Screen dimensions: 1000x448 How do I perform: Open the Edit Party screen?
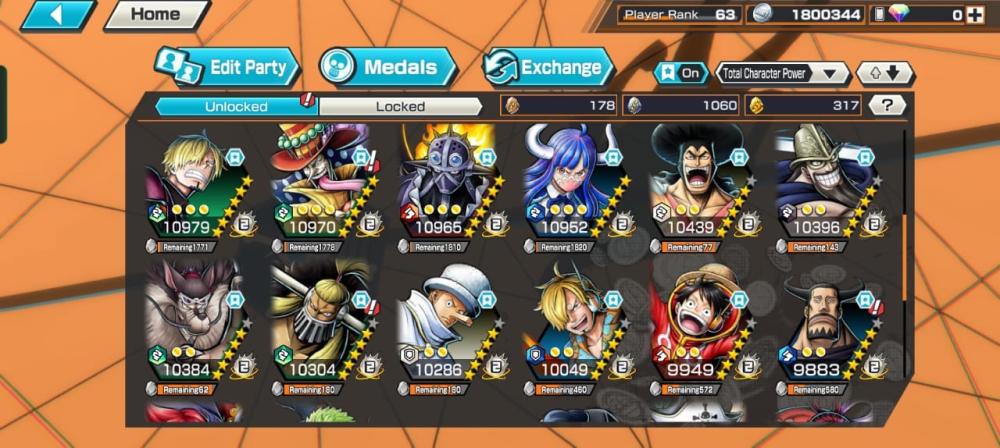pyautogui.click(x=229, y=68)
